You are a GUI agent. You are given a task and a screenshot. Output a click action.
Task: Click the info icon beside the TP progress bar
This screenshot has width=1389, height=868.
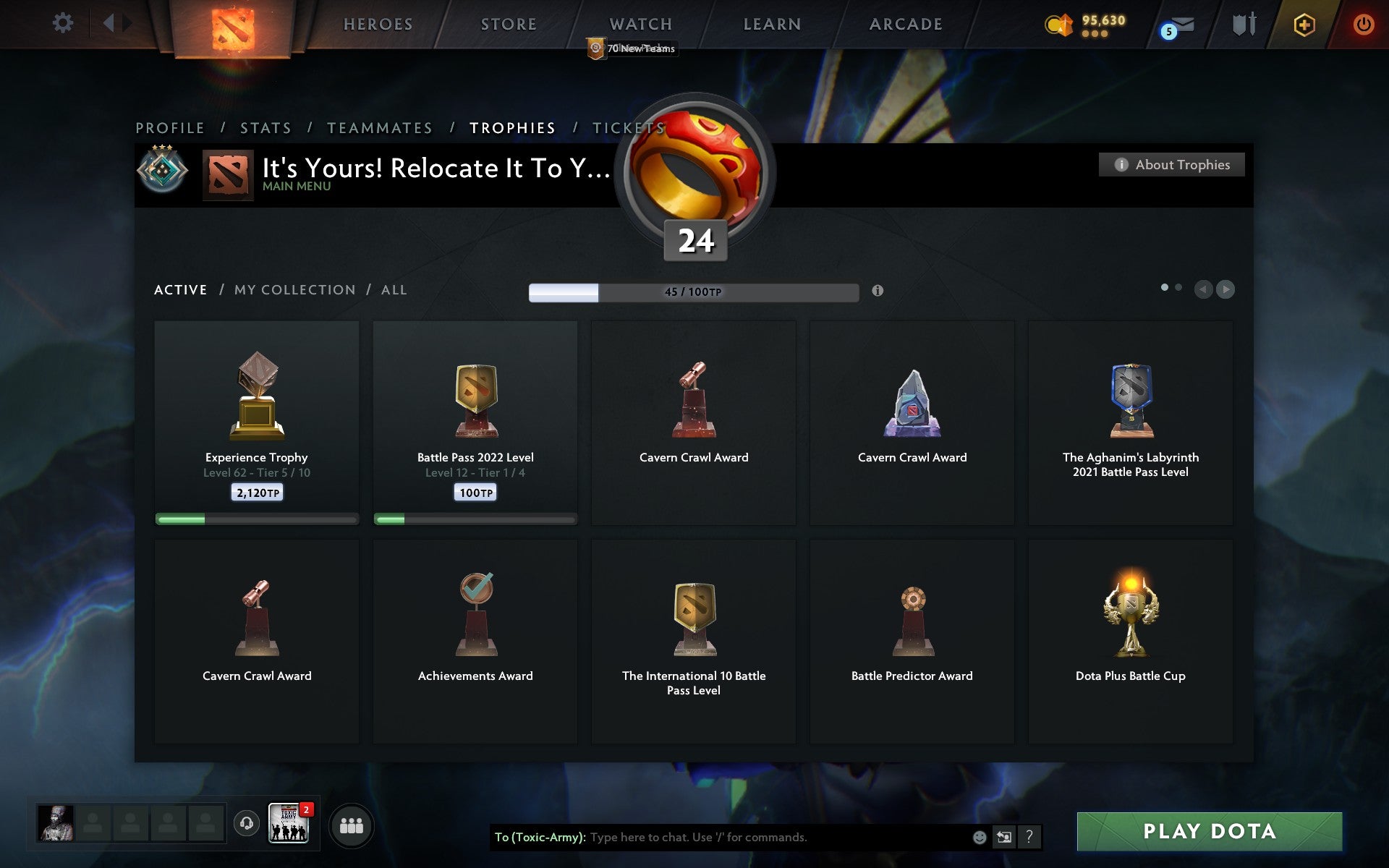(879, 292)
